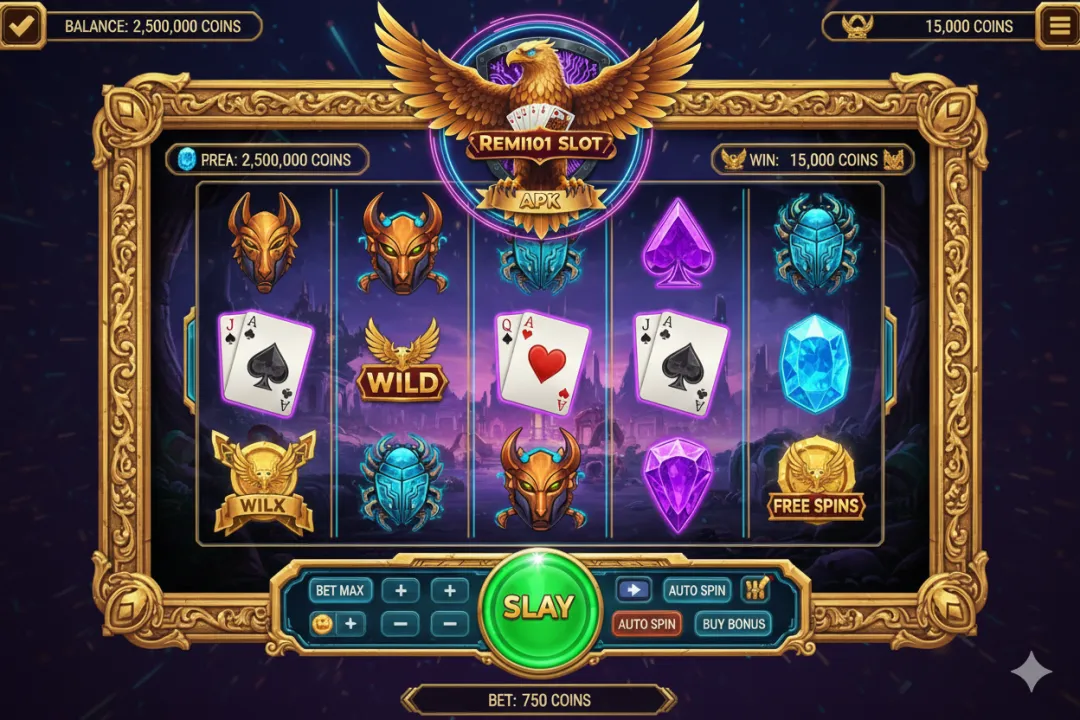Select the BET MAX button
Screen dimensions: 1080x720
[340, 590]
